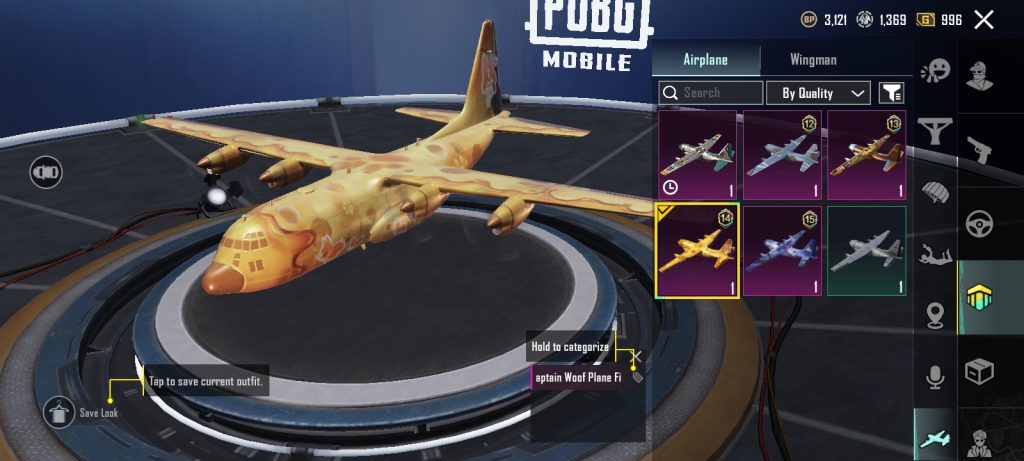Select the white timed airplane skin
The image size is (1024, 461).
tap(697, 155)
